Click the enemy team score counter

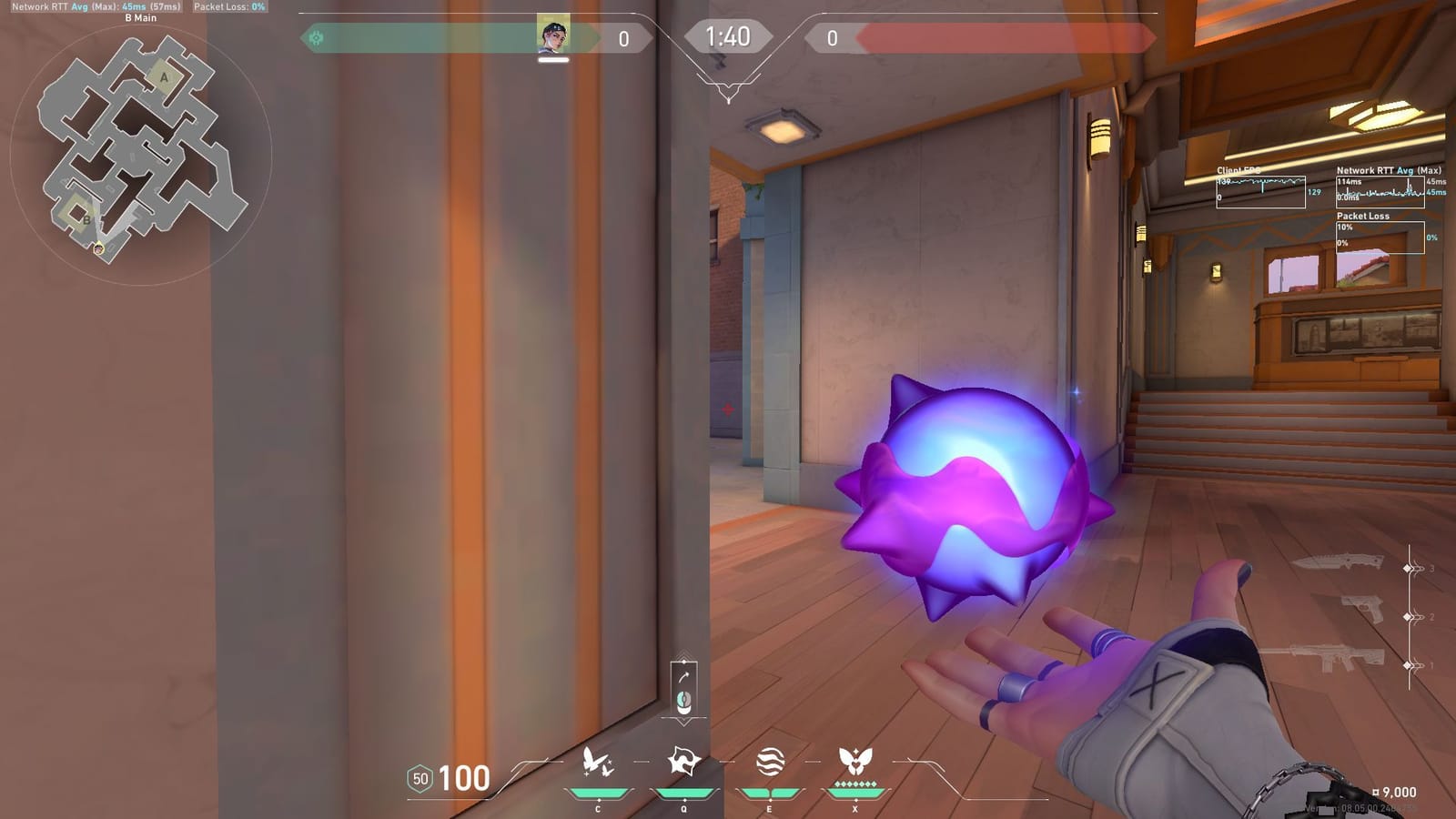point(831,38)
